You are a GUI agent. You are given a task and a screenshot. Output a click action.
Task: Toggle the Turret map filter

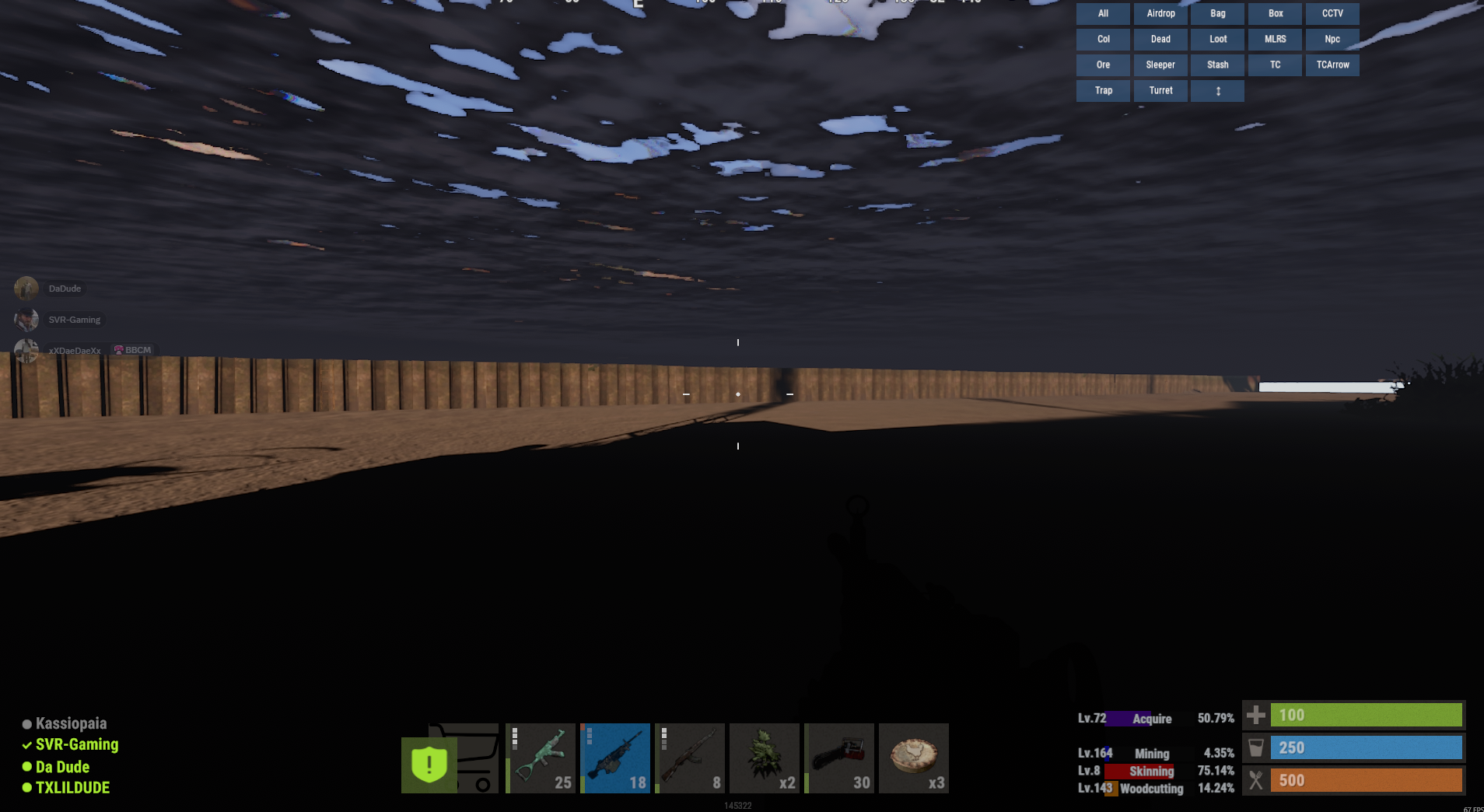(1160, 90)
